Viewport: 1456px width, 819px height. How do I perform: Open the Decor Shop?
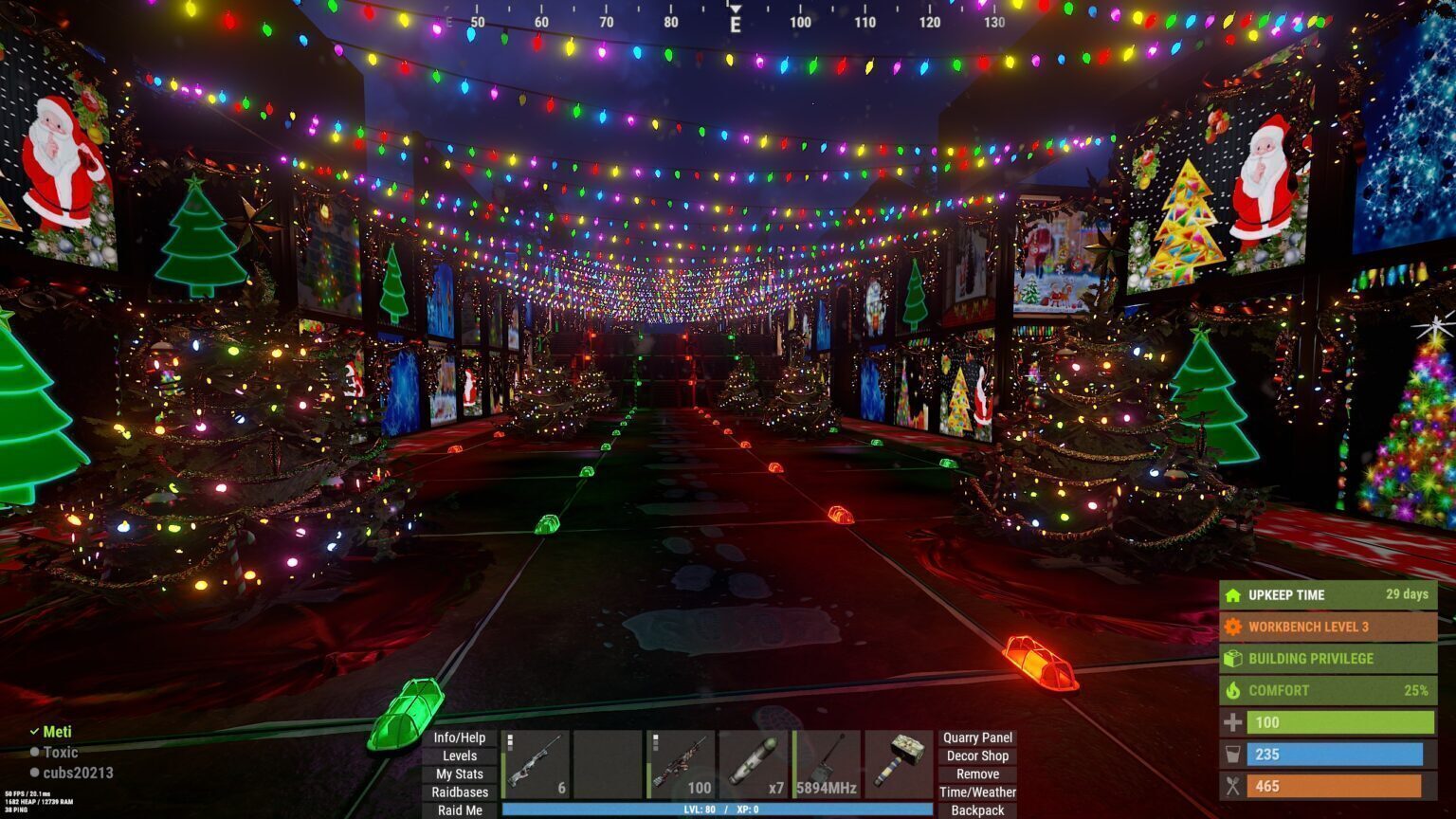(x=976, y=755)
